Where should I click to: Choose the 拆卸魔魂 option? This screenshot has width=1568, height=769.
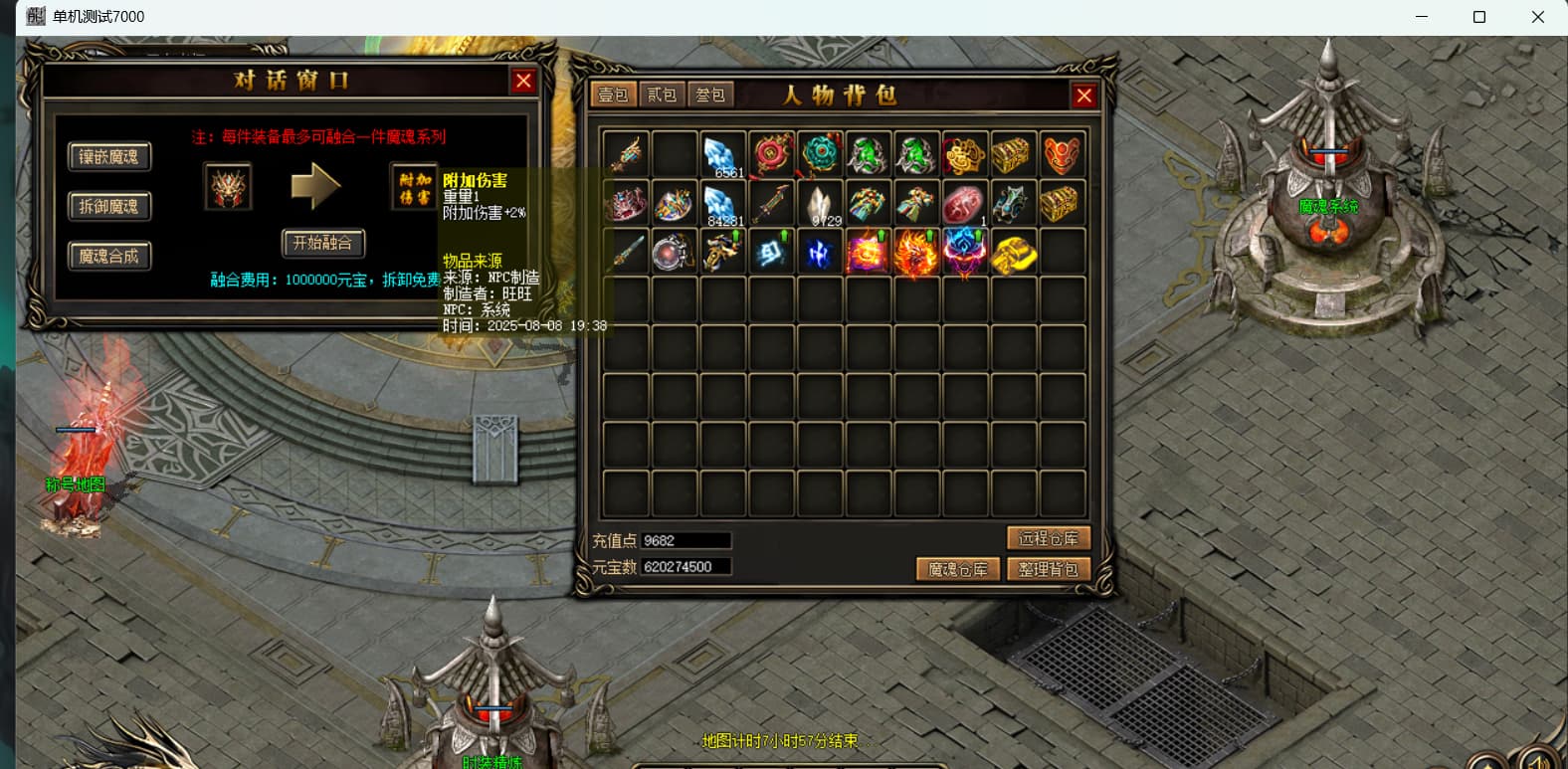[109, 206]
